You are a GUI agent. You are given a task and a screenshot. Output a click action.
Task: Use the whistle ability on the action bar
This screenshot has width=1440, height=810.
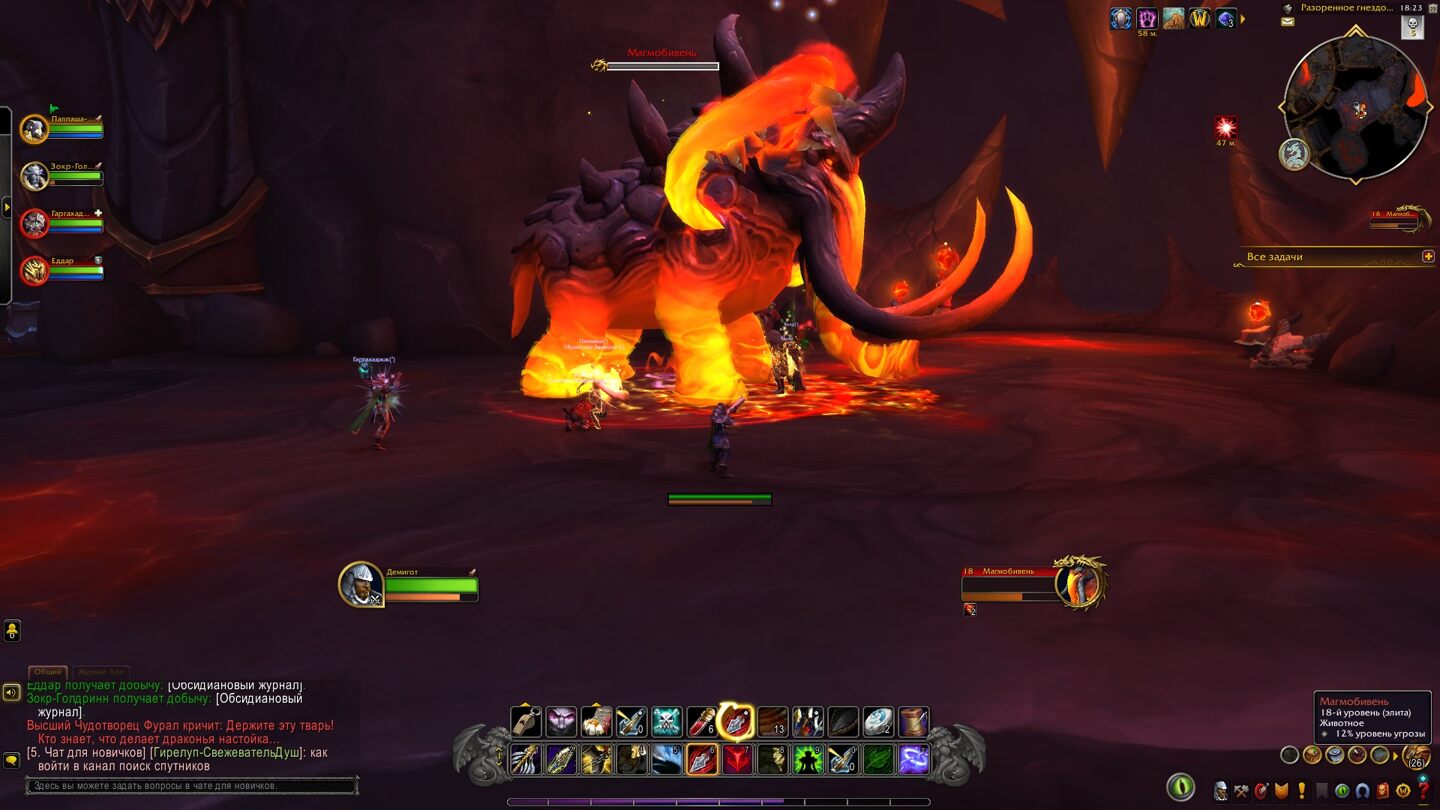(x=527, y=722)
